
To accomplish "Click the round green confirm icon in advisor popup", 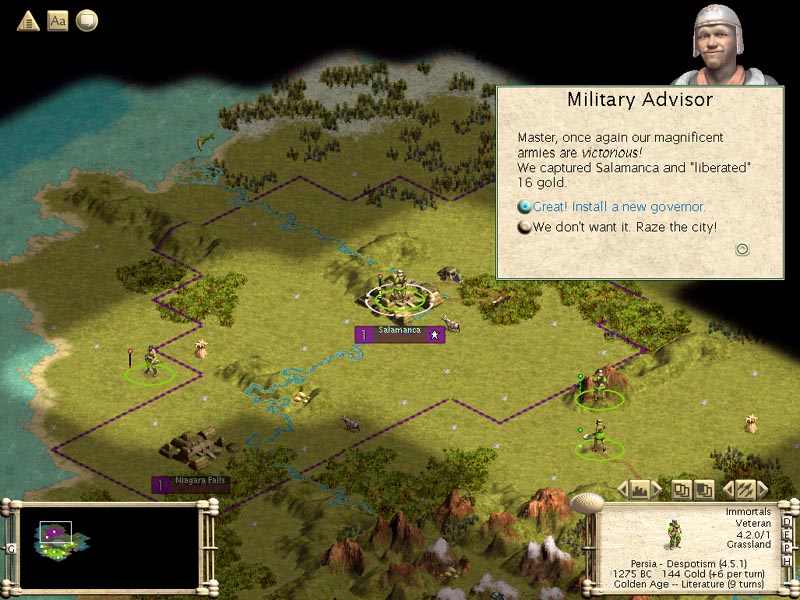I will point(742,250).
